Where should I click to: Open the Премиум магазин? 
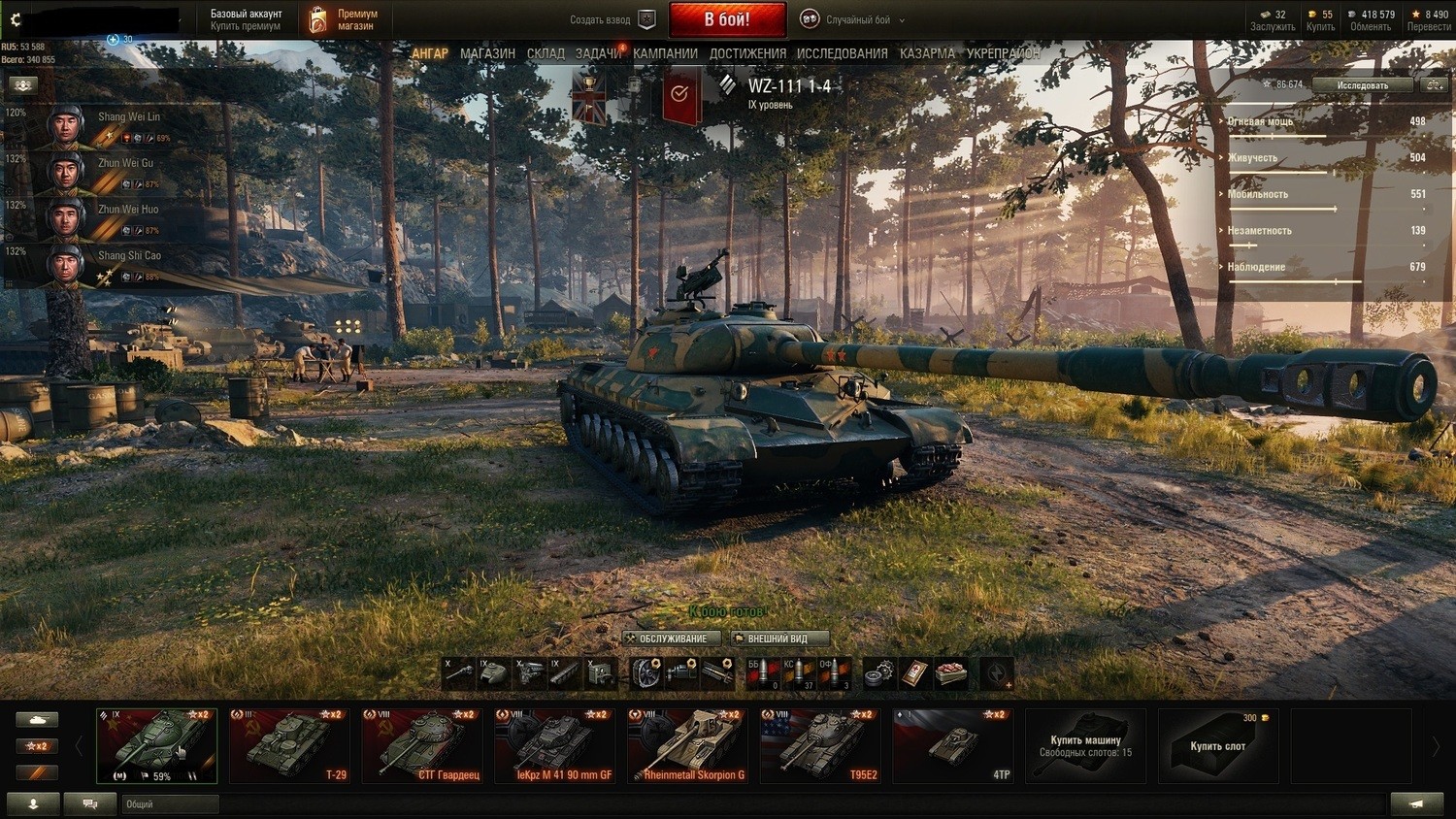344,19
